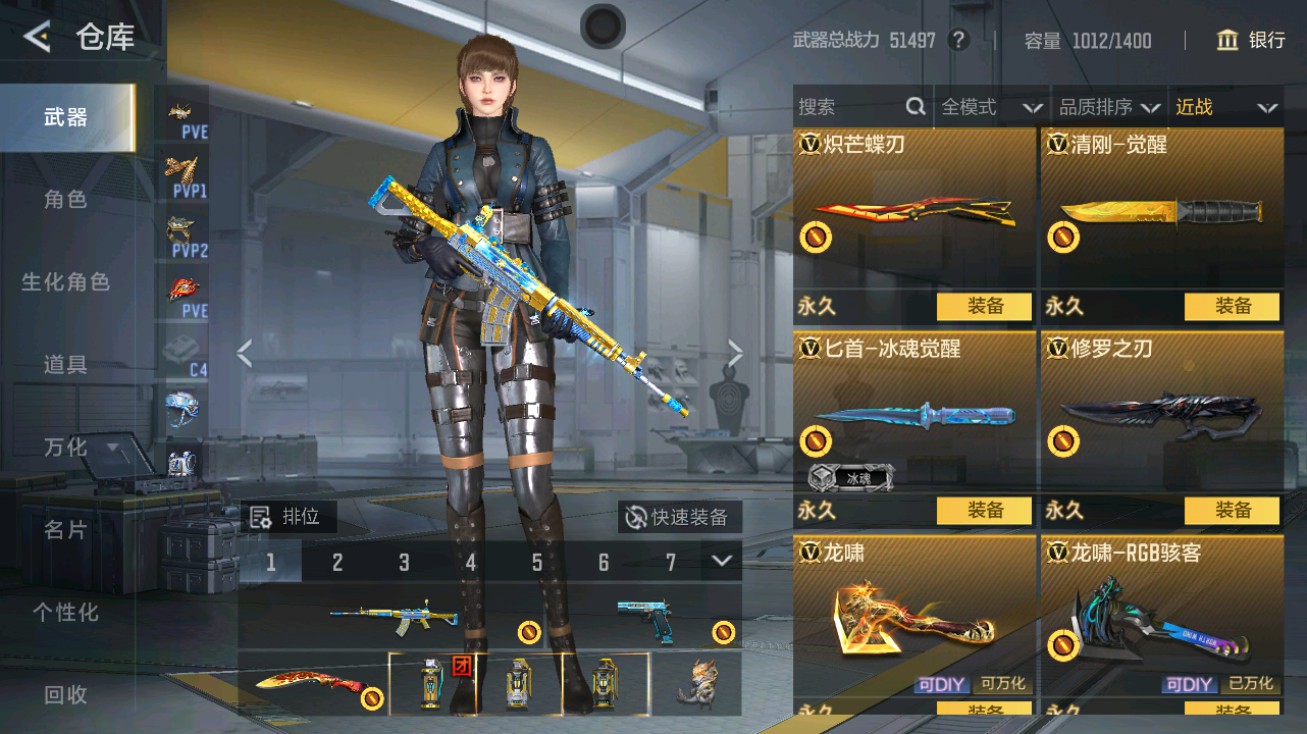The width and height of the screenshot is (1307, 734).
Task: Select the PVP1 weapon slot icon
Action: click(180, 176)
